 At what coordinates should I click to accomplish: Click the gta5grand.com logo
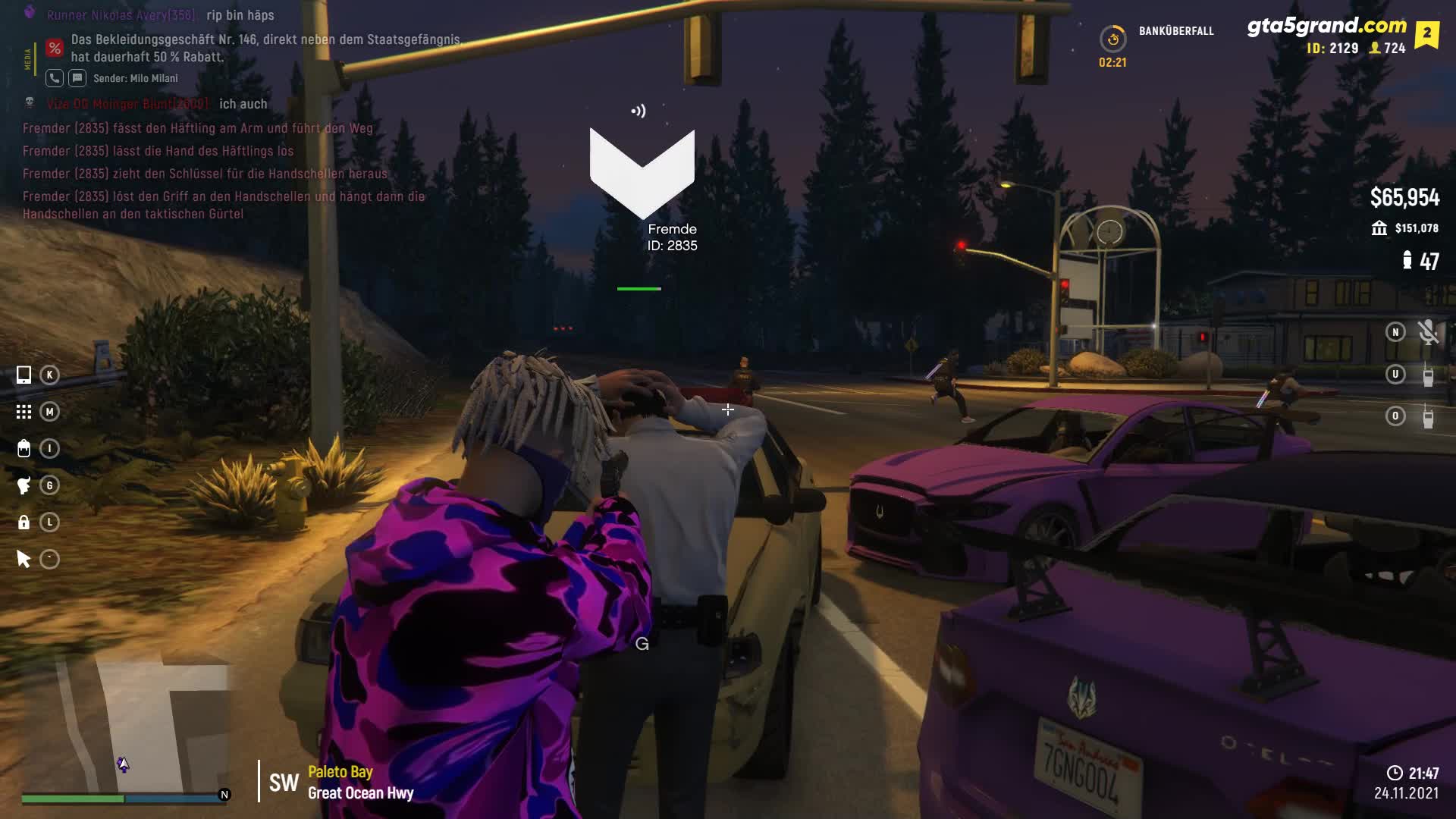click(x=1326, y=26)
